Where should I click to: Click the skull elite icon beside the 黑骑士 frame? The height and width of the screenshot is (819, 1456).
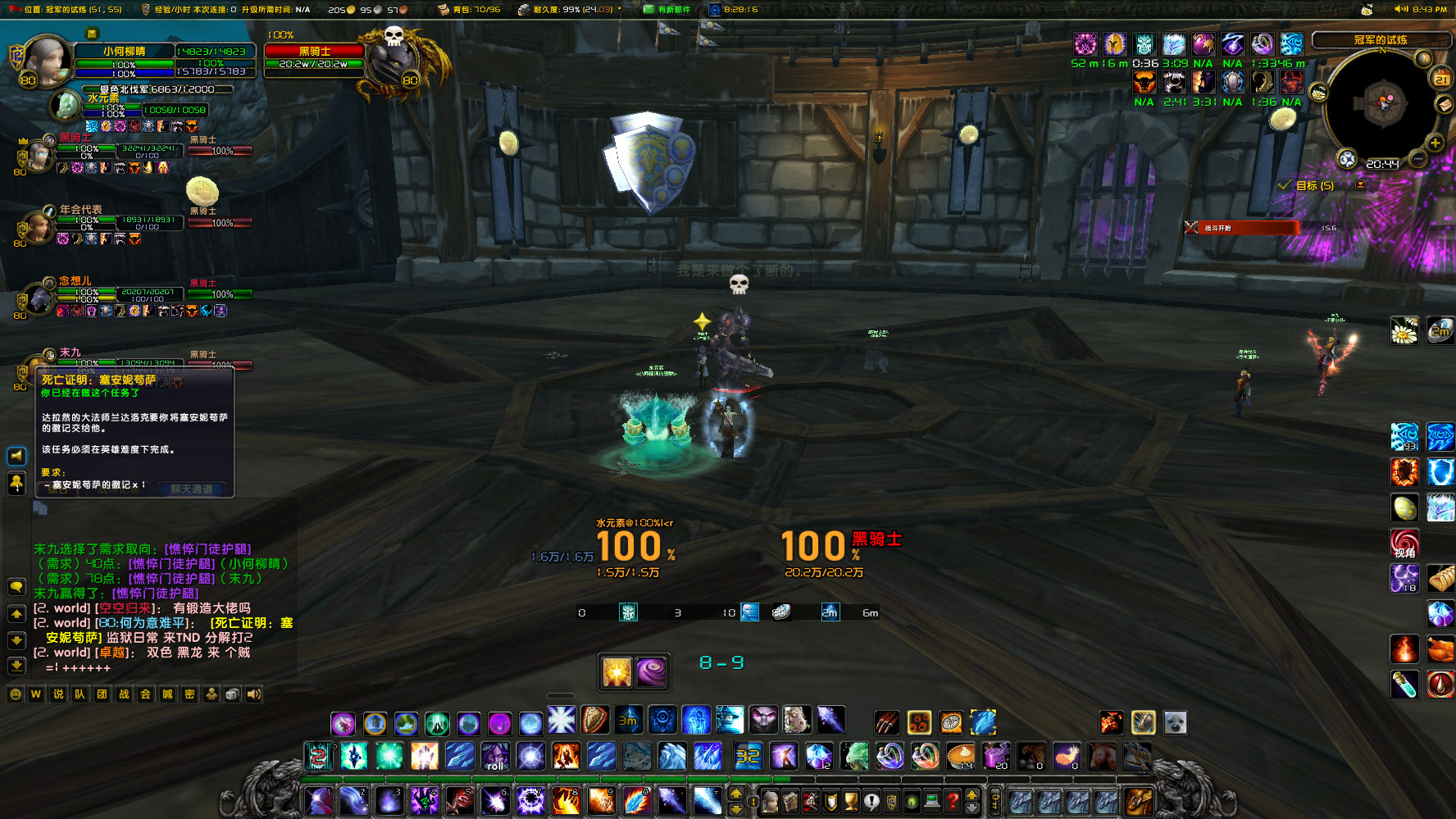pos(393,38)
